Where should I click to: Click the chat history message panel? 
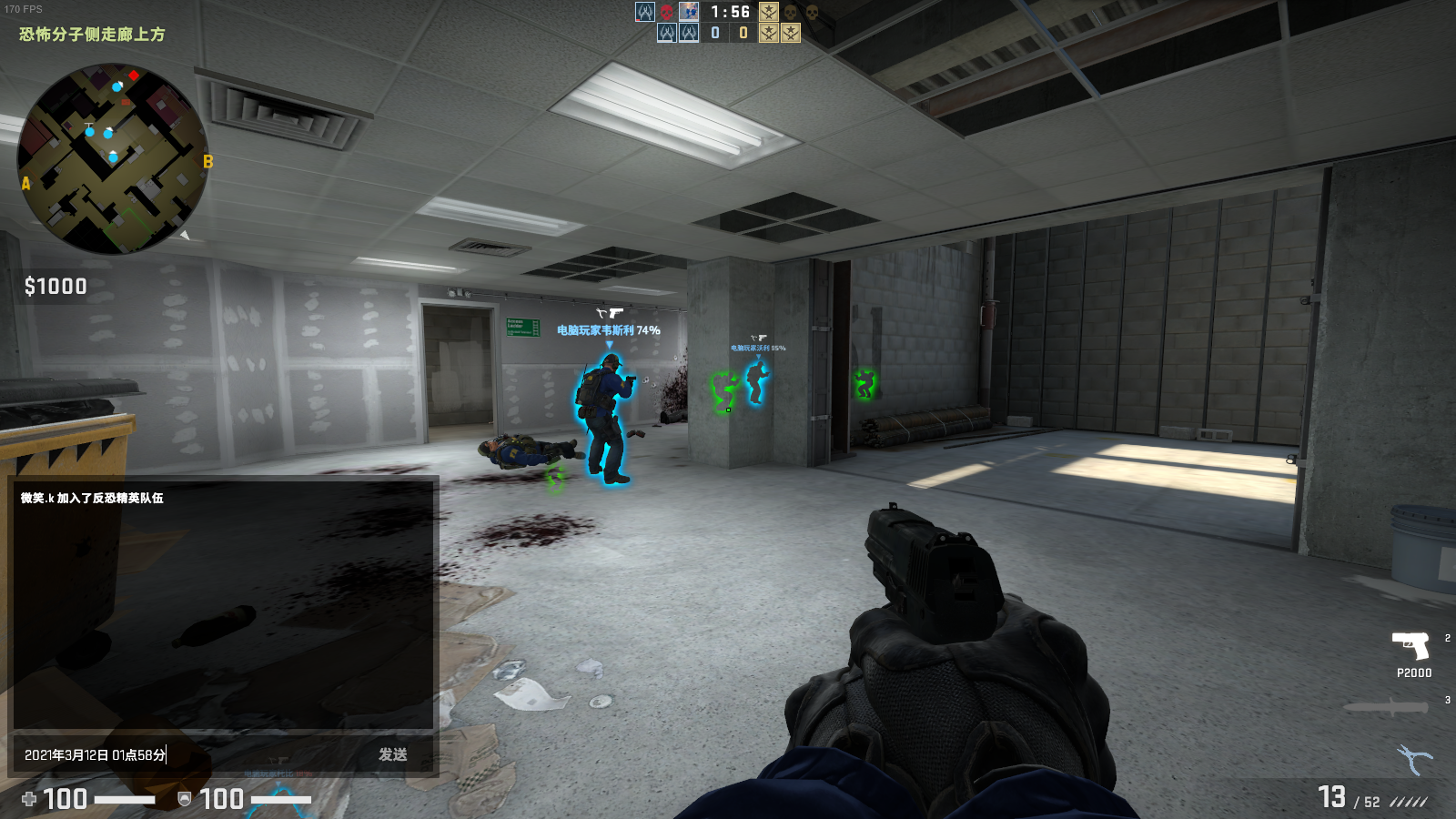coord(223,602)
